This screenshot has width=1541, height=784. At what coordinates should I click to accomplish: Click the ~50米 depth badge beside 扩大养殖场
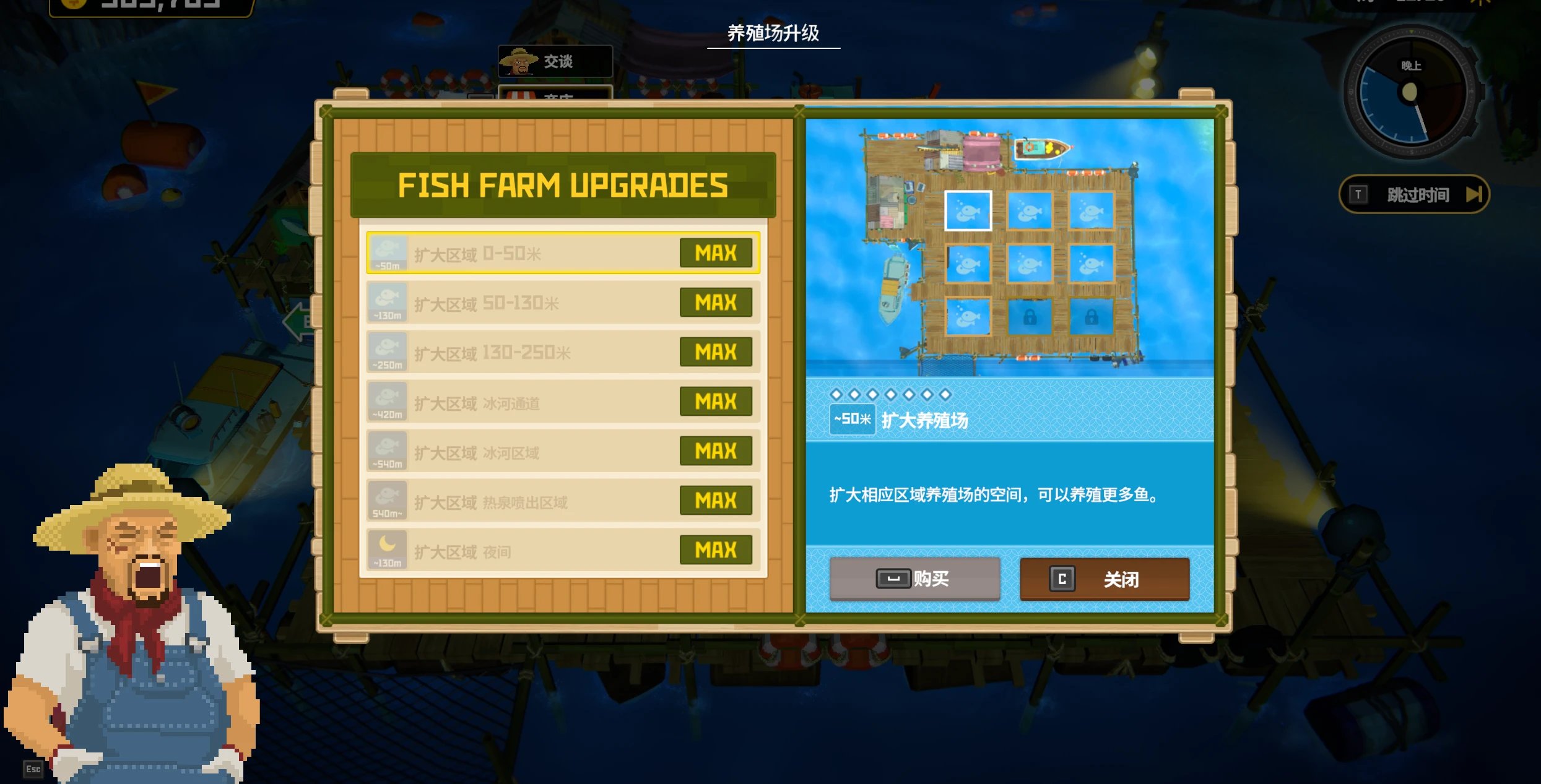pos(852,418)
